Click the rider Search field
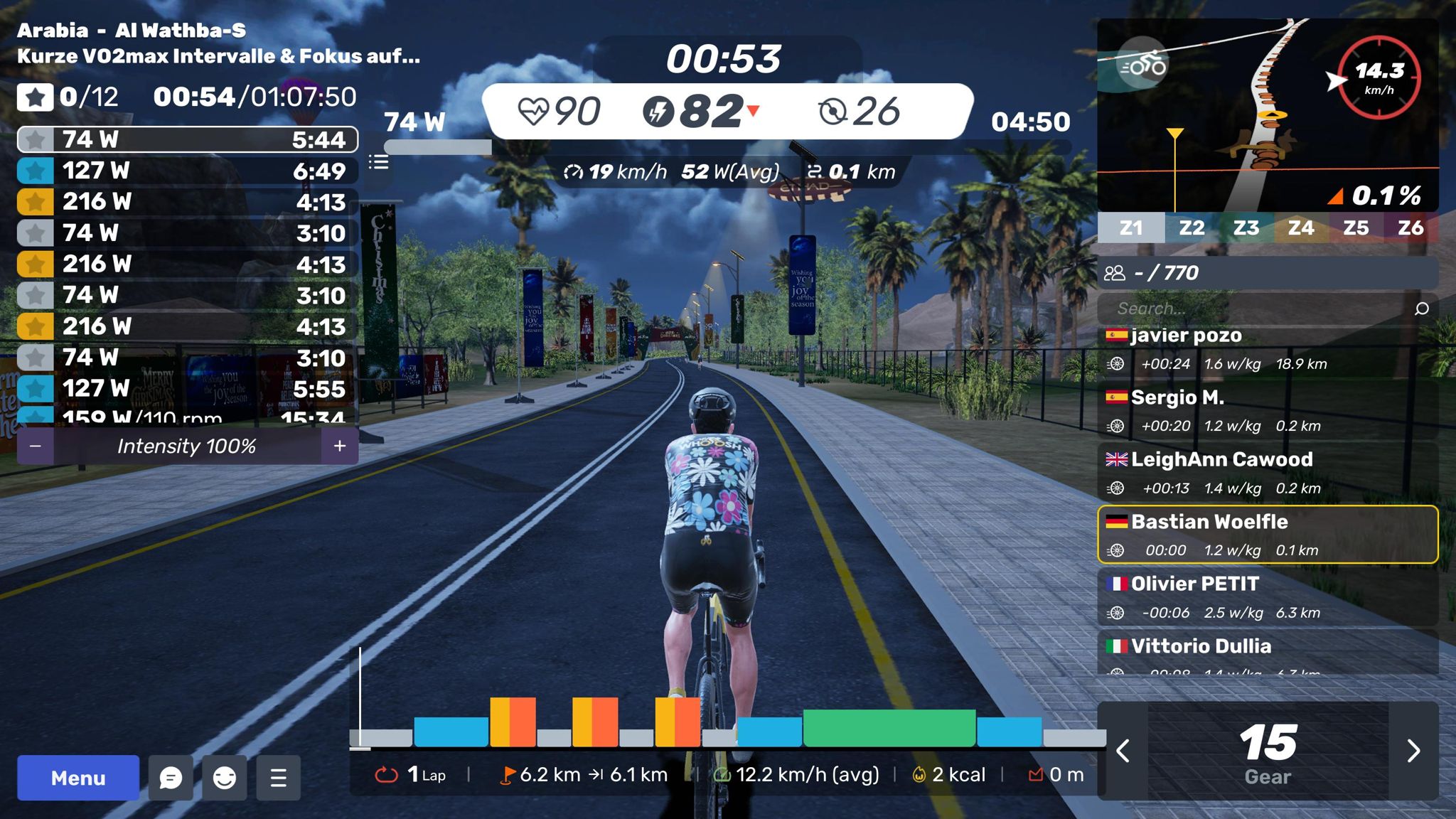The height and width of the screenshot is (819, 1456). [1258, 309]
